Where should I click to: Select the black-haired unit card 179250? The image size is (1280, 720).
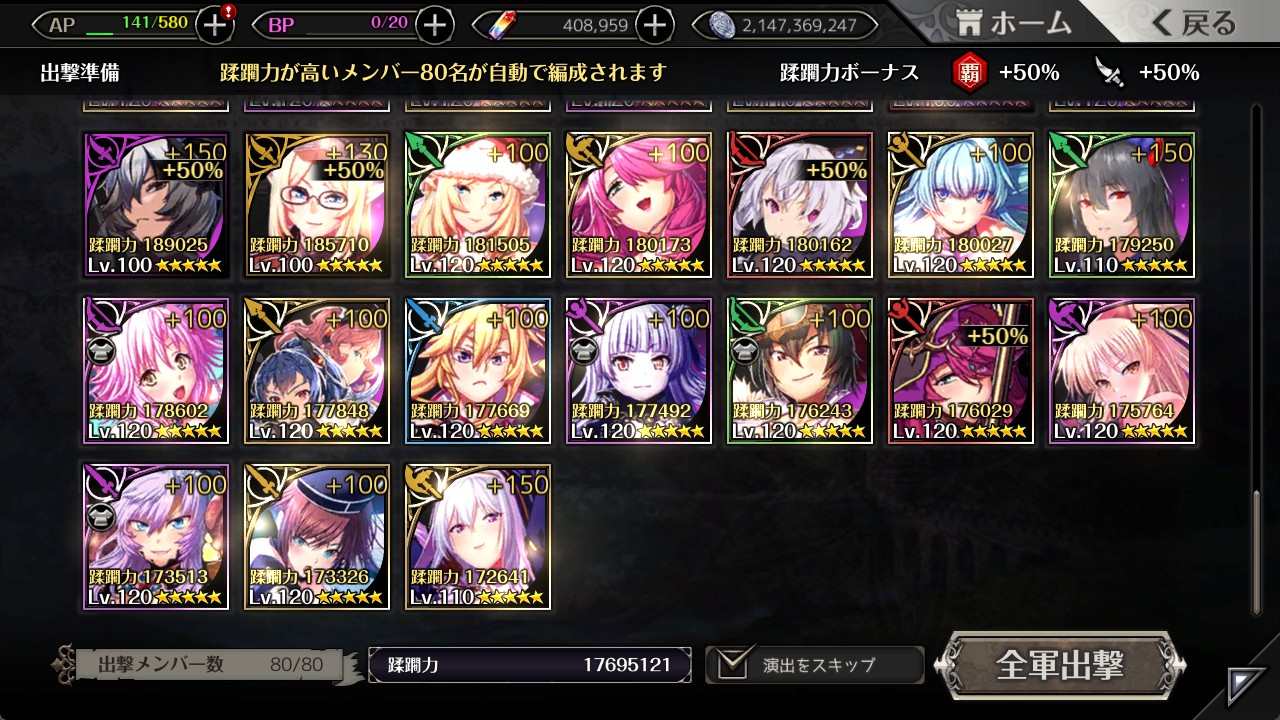[x=1122, y=205]
